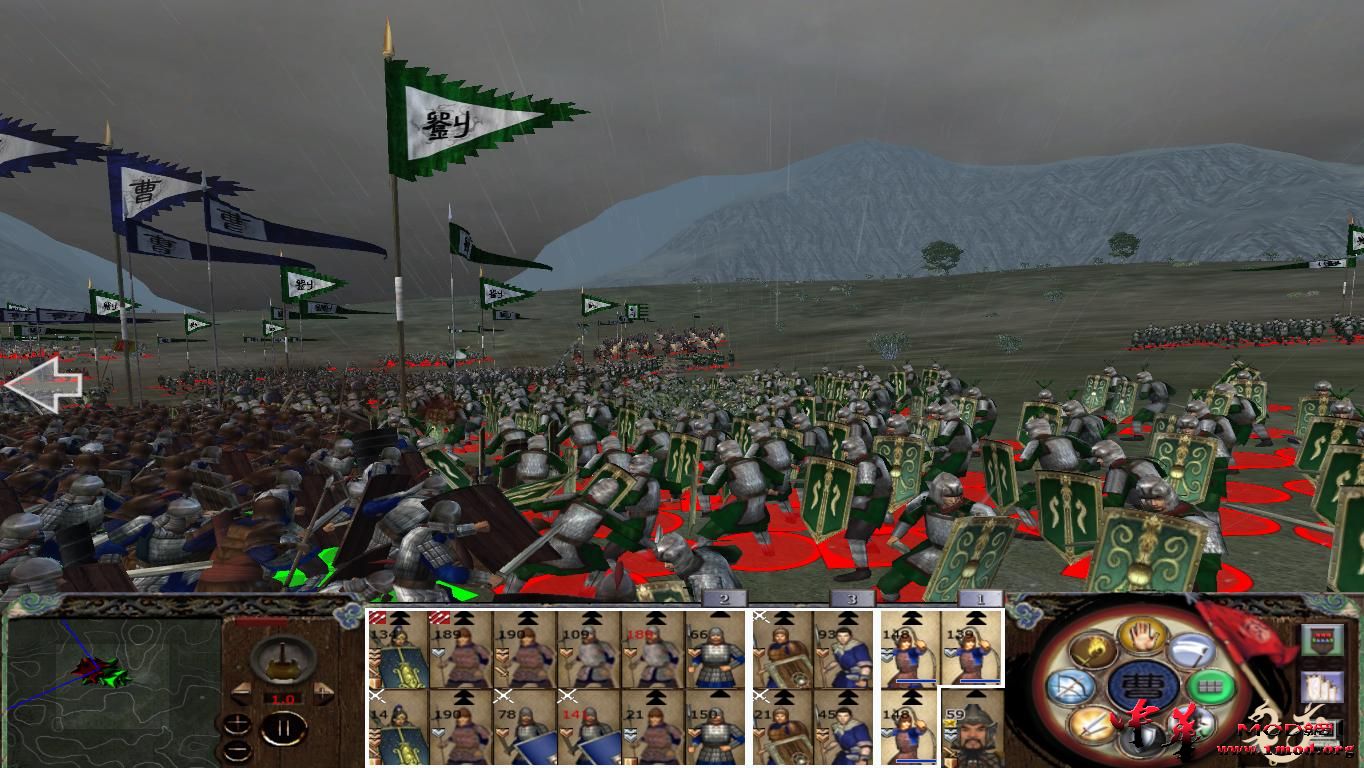Select unit group tab 2
Viewport: 1364px width, 768px height.
pos(724,600)
